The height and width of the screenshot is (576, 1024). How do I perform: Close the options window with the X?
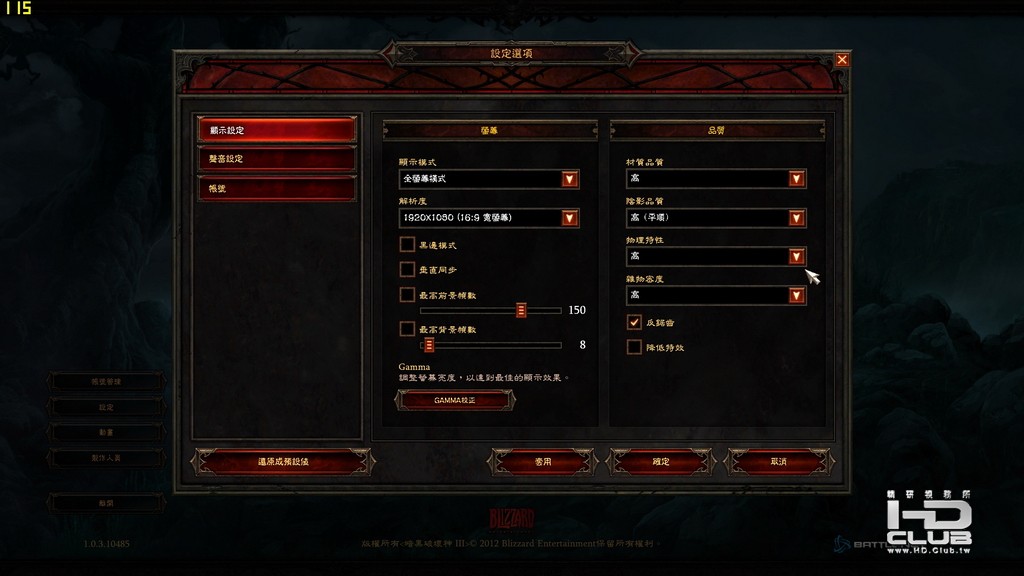coord(842,60)
